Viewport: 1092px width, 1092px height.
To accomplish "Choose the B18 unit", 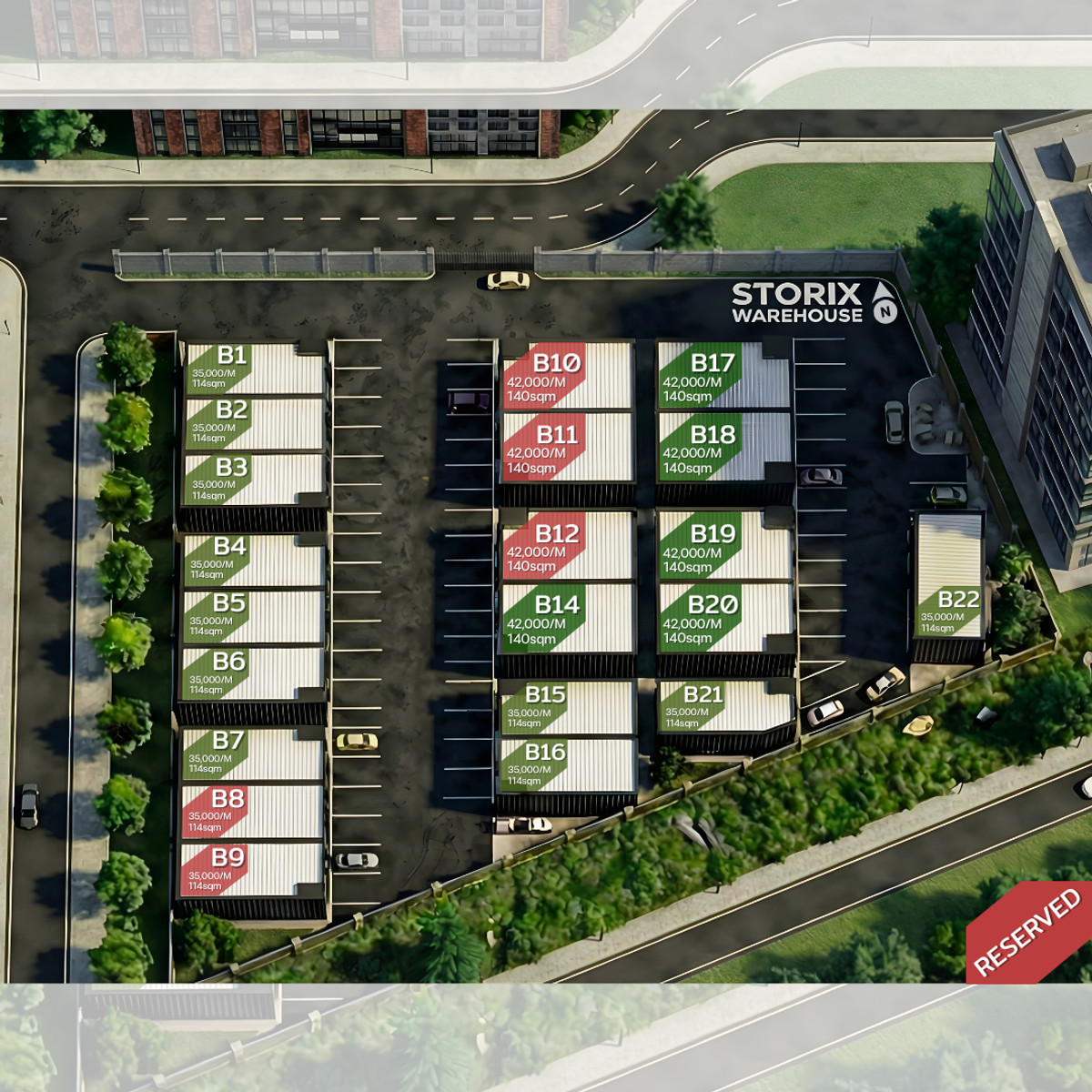I will point(723,447).
